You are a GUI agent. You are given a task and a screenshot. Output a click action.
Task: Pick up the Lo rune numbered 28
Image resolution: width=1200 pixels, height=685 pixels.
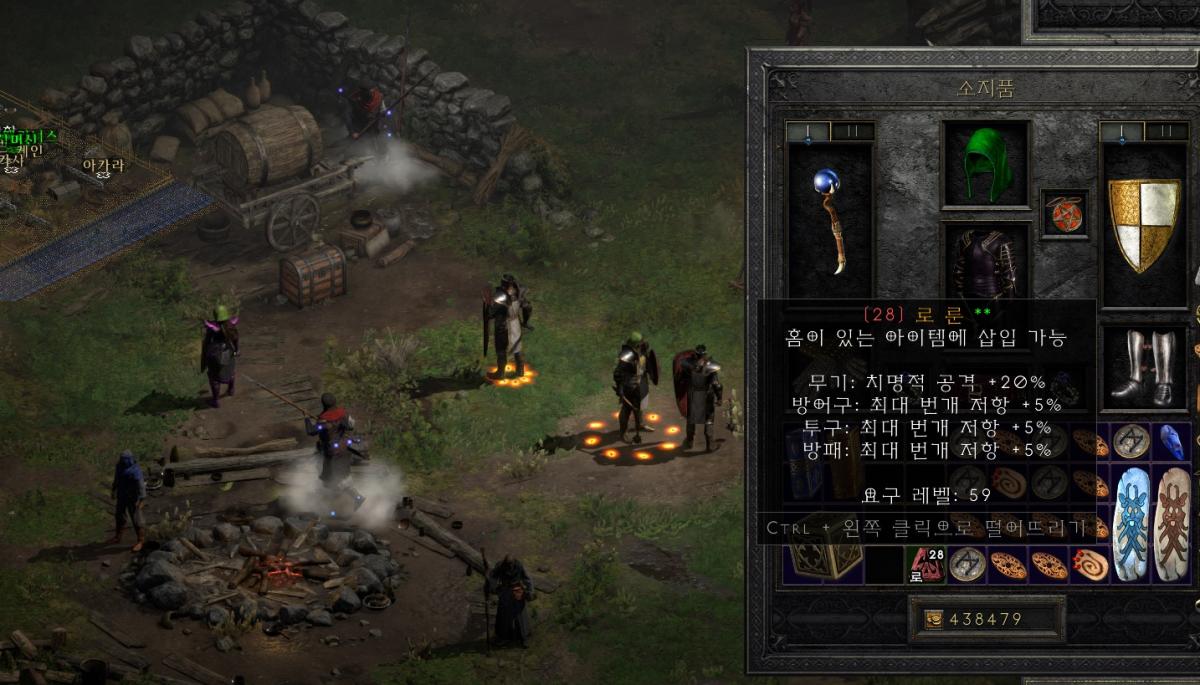[x=926, y=566]
